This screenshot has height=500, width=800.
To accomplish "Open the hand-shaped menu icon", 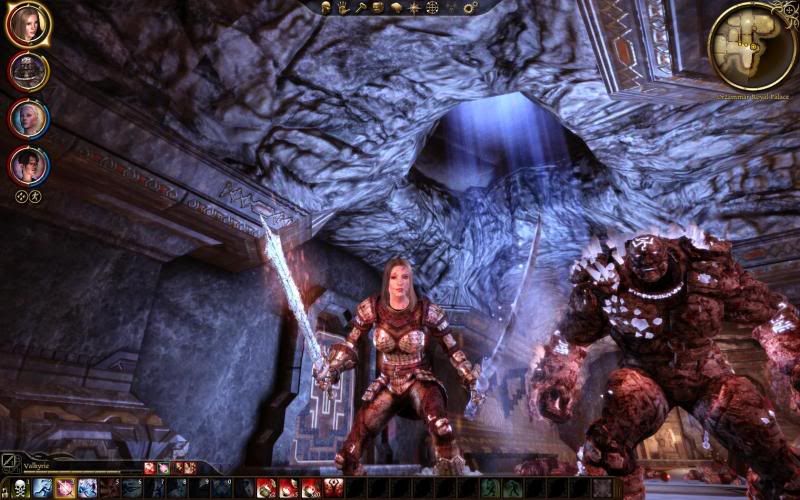I will pos(343,7).
